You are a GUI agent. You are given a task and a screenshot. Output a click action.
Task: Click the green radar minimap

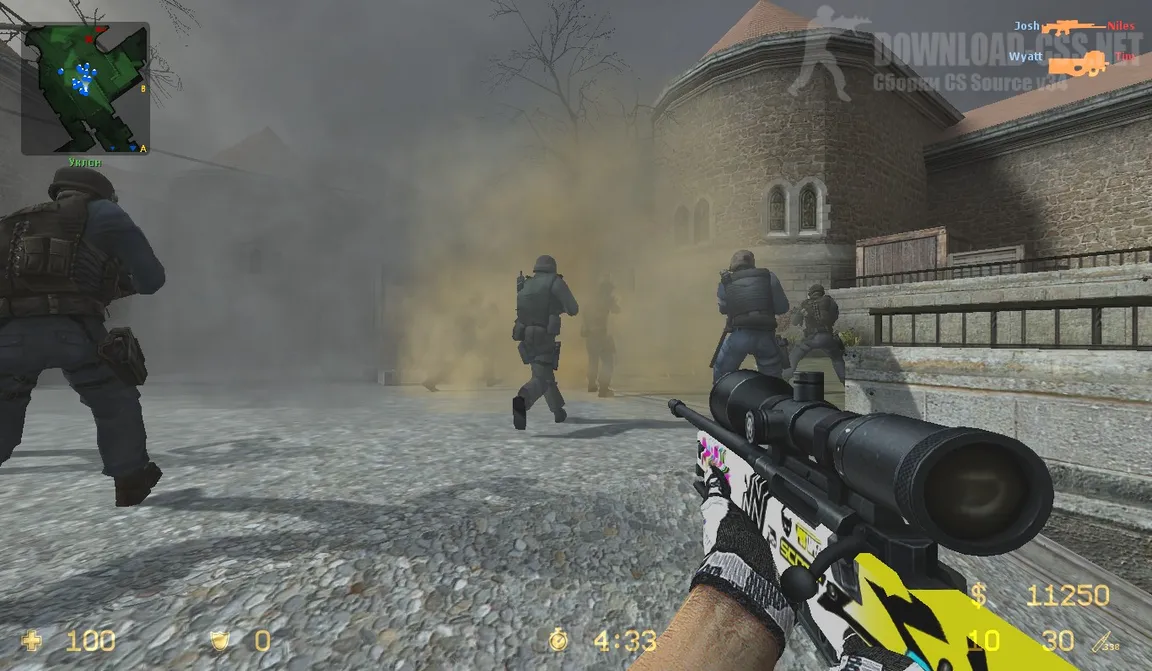click(x=85, y=88)
